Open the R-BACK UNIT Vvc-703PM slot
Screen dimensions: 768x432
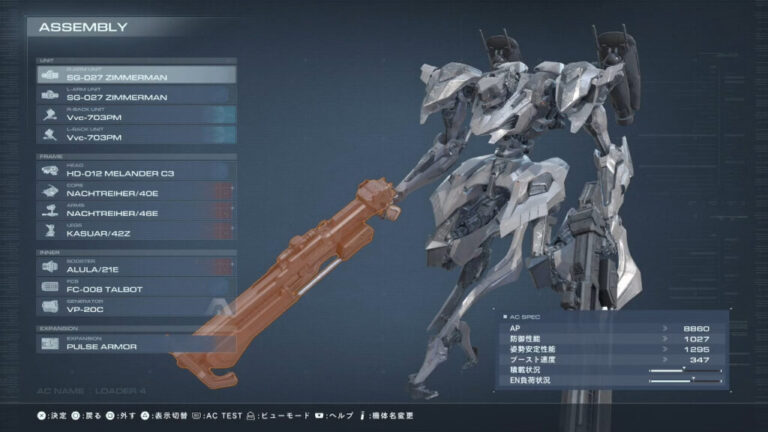[x=136, y=114]
